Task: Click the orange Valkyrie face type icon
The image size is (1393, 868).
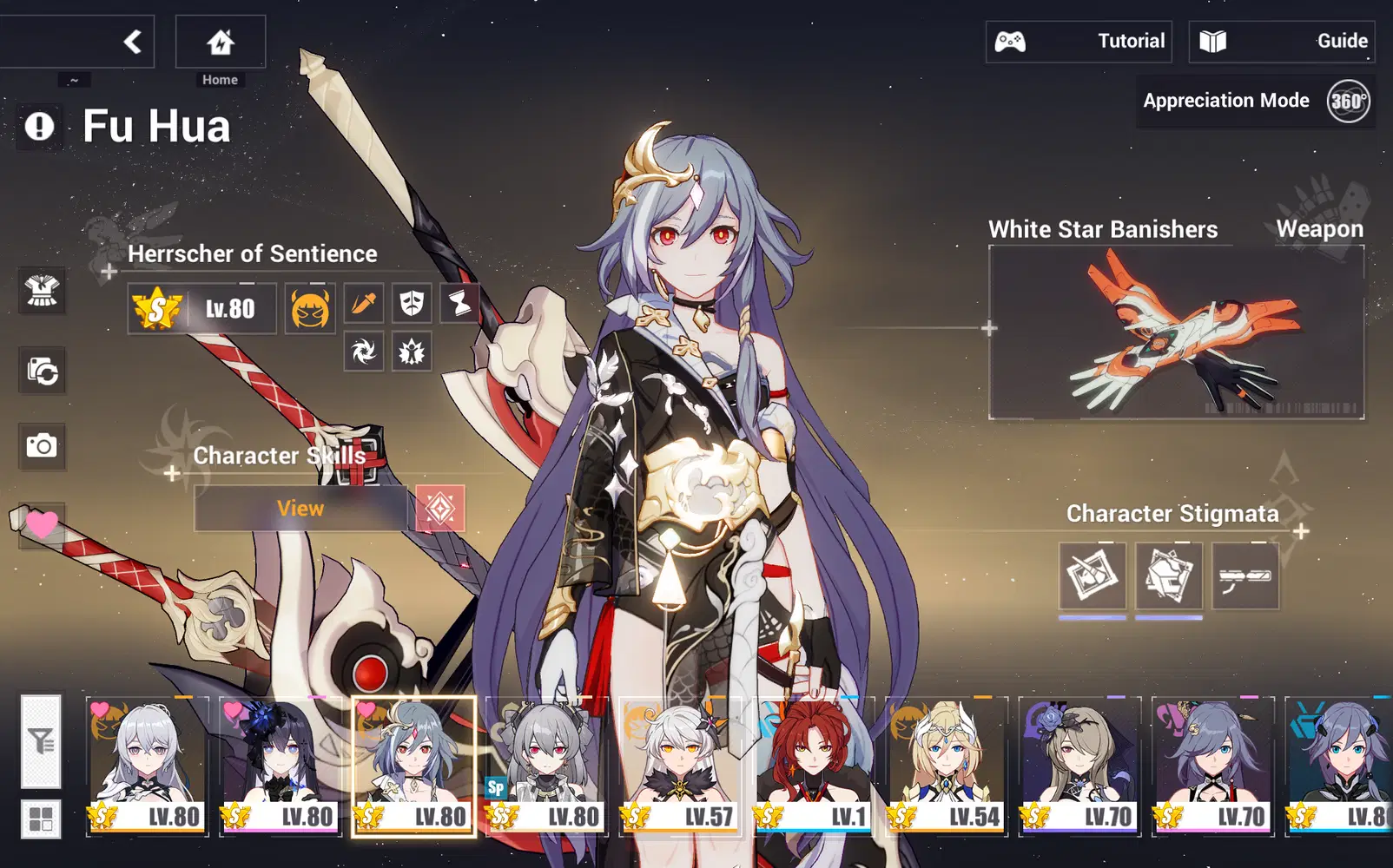Action: coord(308,307)
